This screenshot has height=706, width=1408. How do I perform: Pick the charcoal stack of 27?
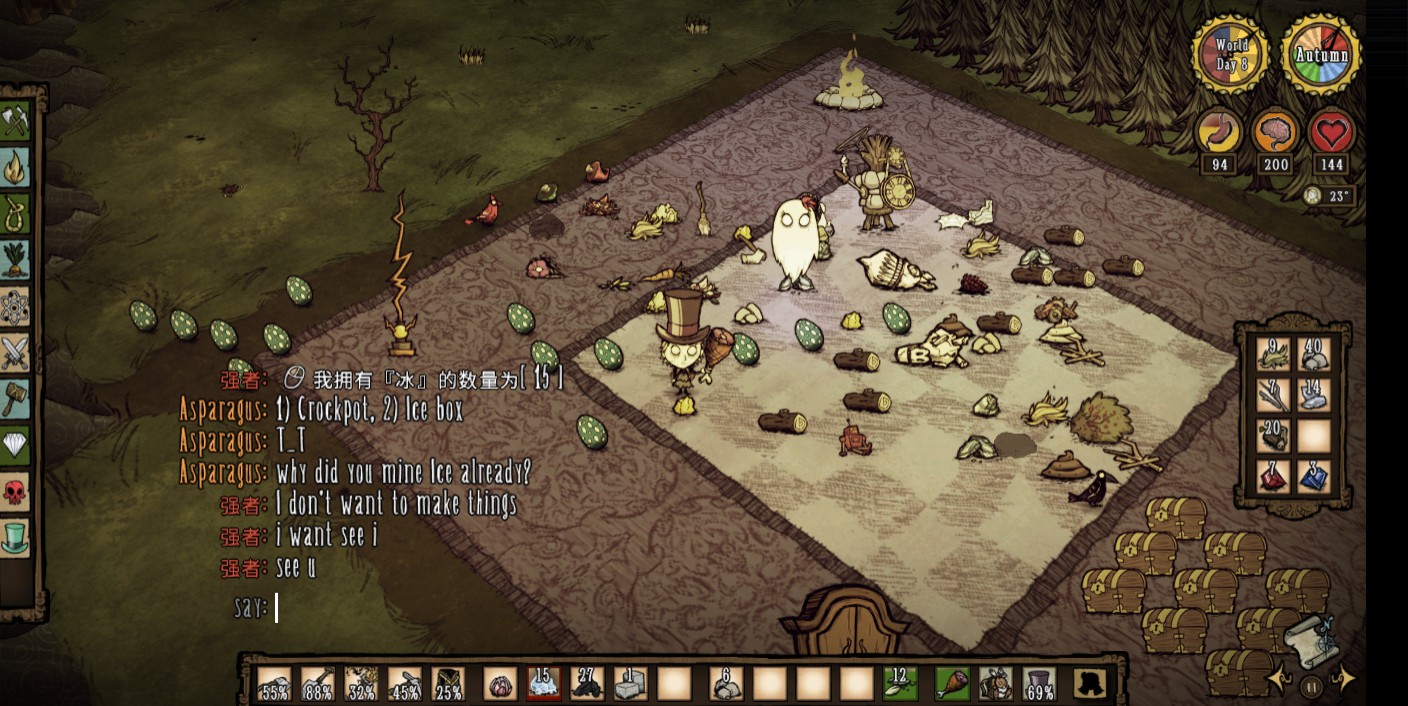tap(587, 683)
